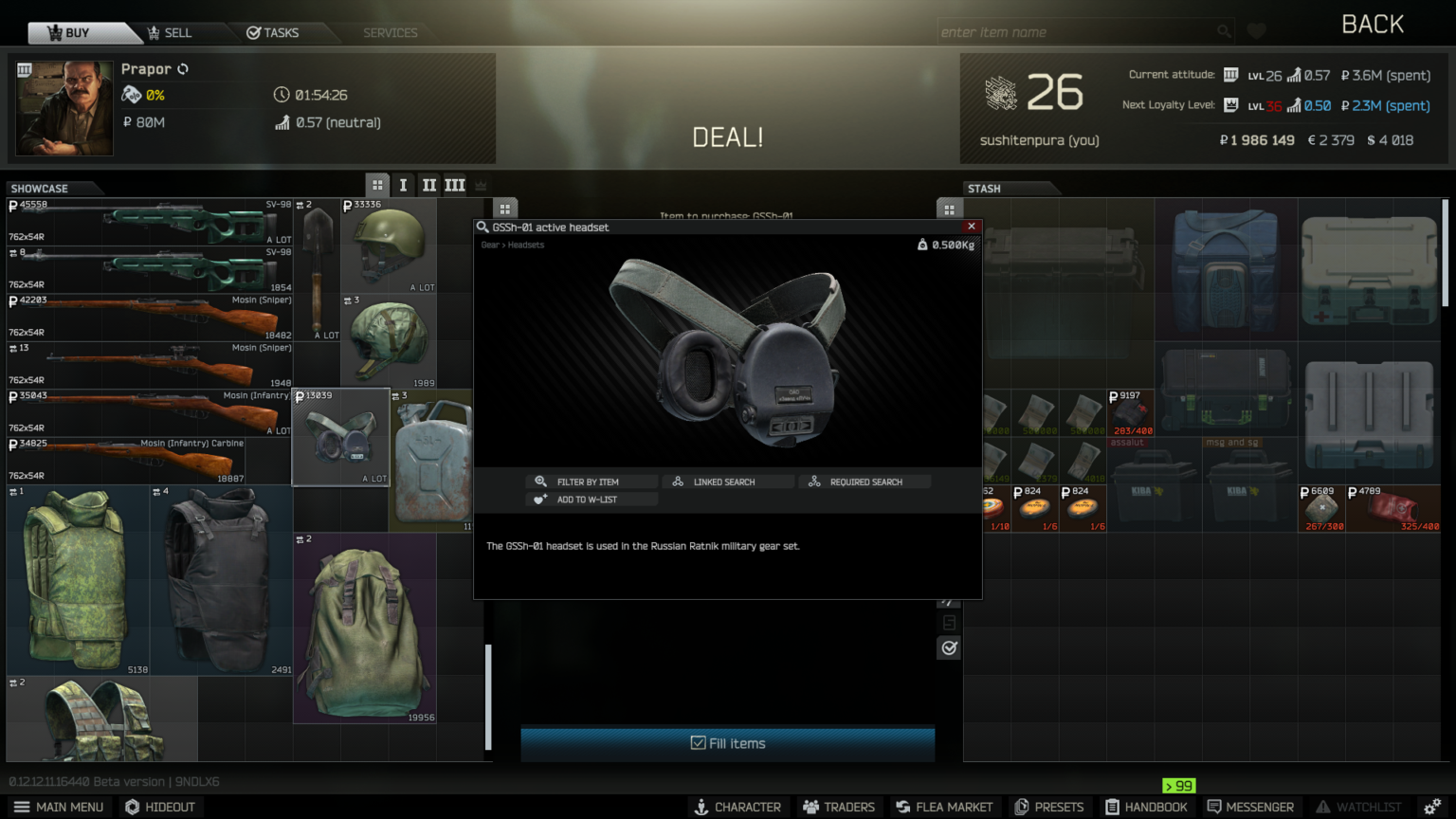This screenshot has width=1456, height=819.
Task: Open the TASKS tab
Action: pos(273,32)
